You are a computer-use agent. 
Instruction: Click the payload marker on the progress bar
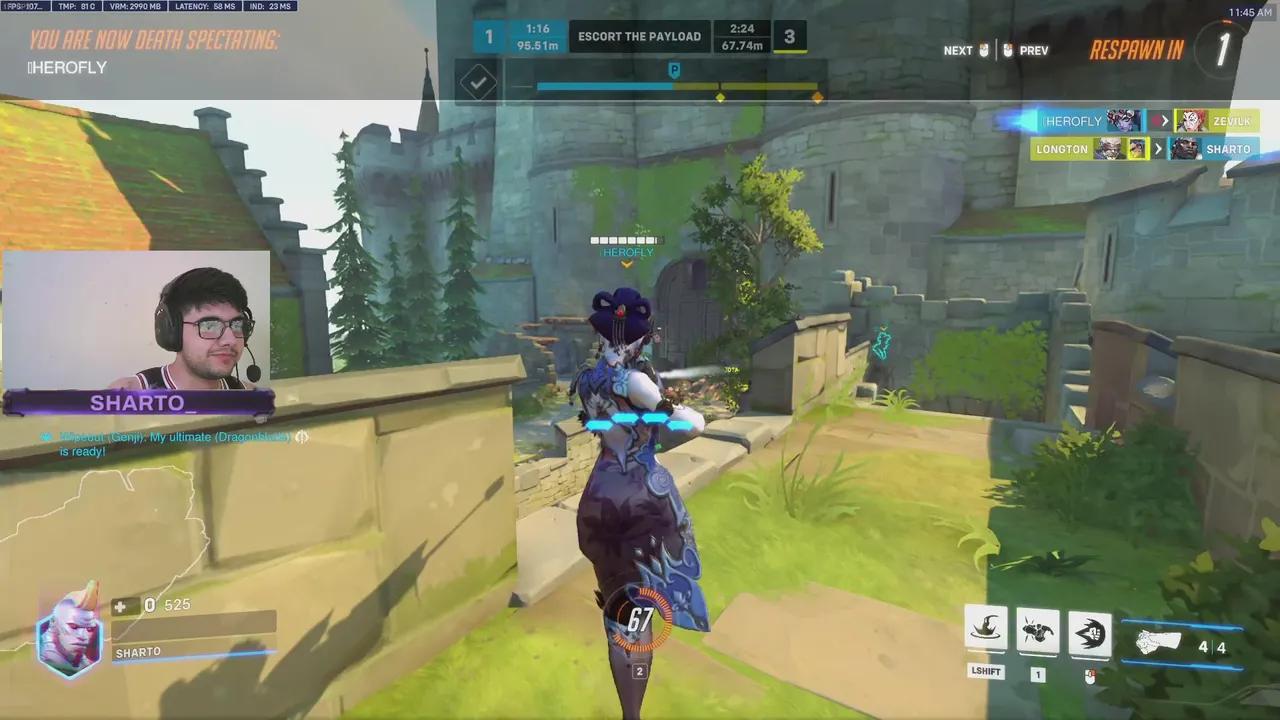pos(674,71)
